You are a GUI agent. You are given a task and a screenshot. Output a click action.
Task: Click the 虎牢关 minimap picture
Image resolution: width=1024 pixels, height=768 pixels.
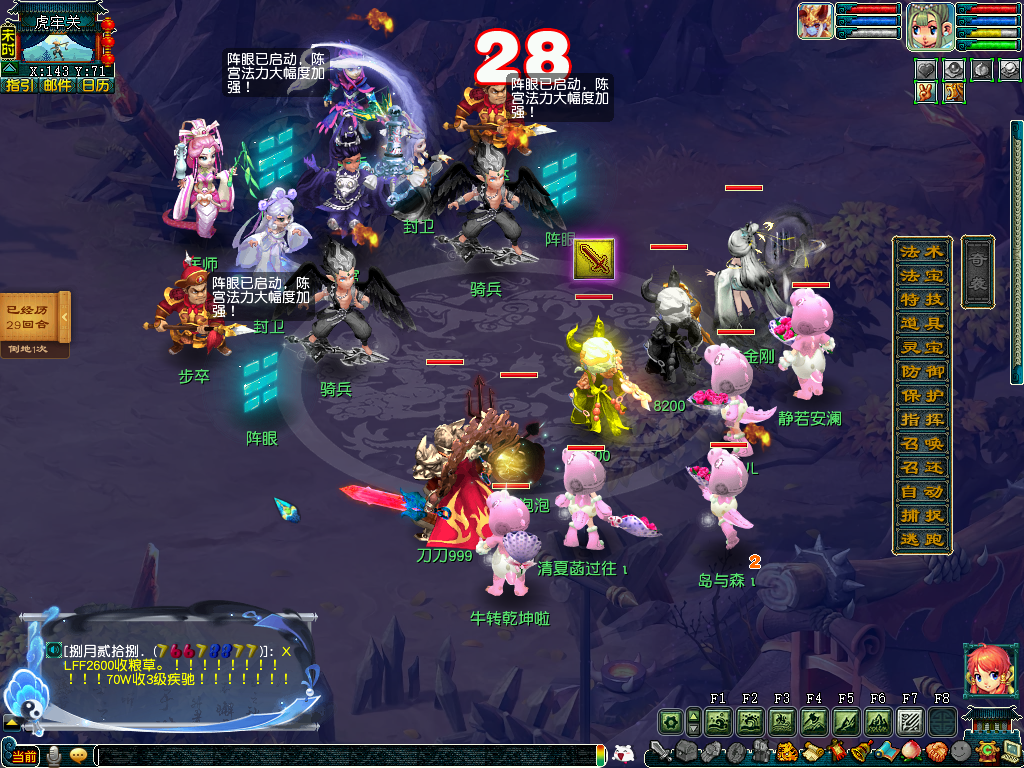coord(58,46)
